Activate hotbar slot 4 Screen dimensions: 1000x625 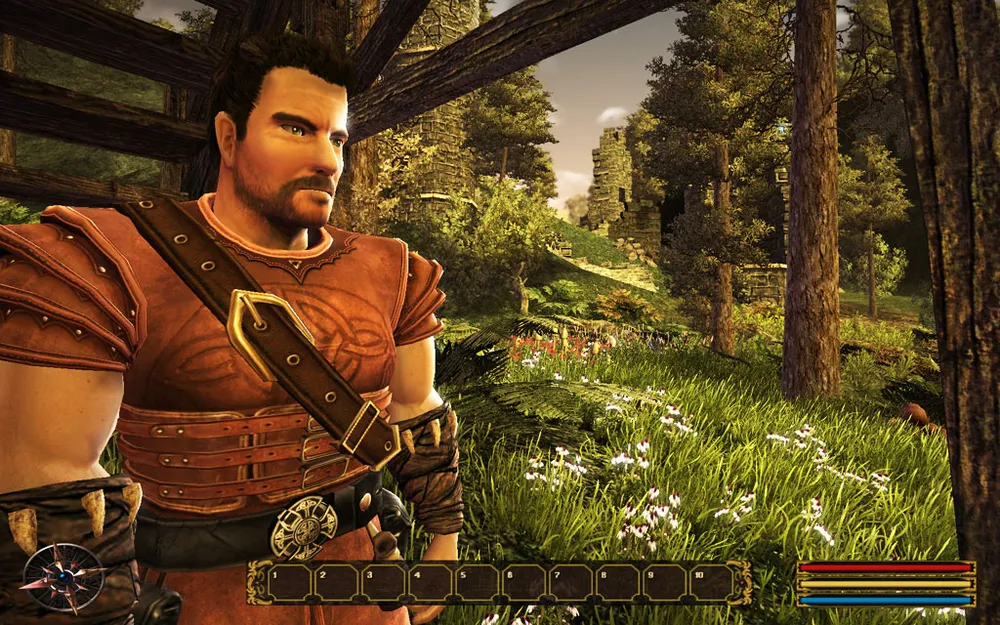pyautogui.click(x=429, y=583)
